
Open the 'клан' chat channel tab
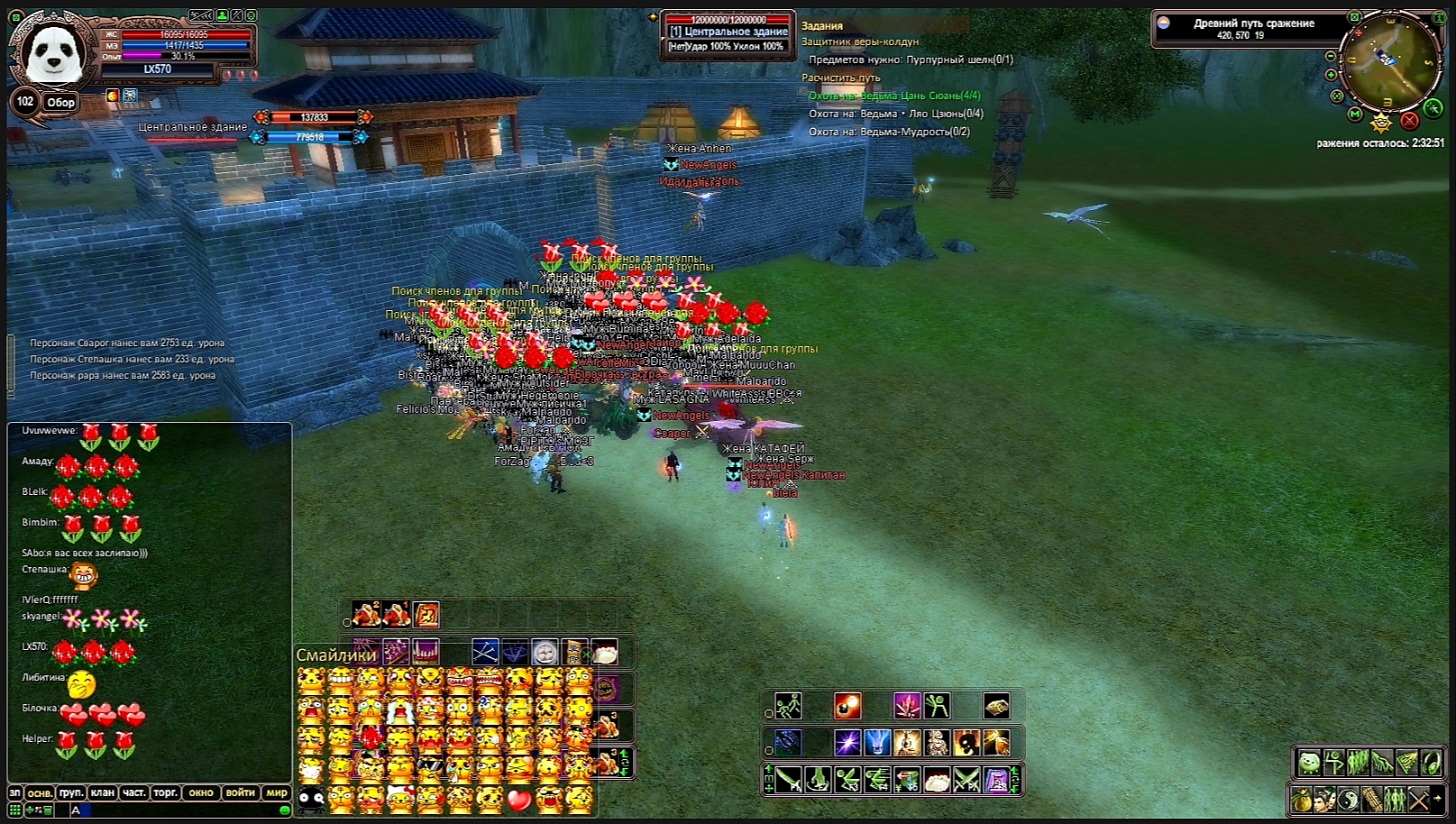[102, 793]
